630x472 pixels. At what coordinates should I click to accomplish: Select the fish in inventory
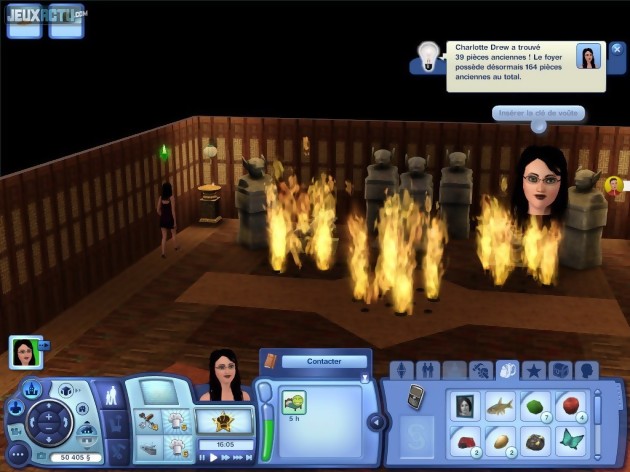(x=499, y=406)
